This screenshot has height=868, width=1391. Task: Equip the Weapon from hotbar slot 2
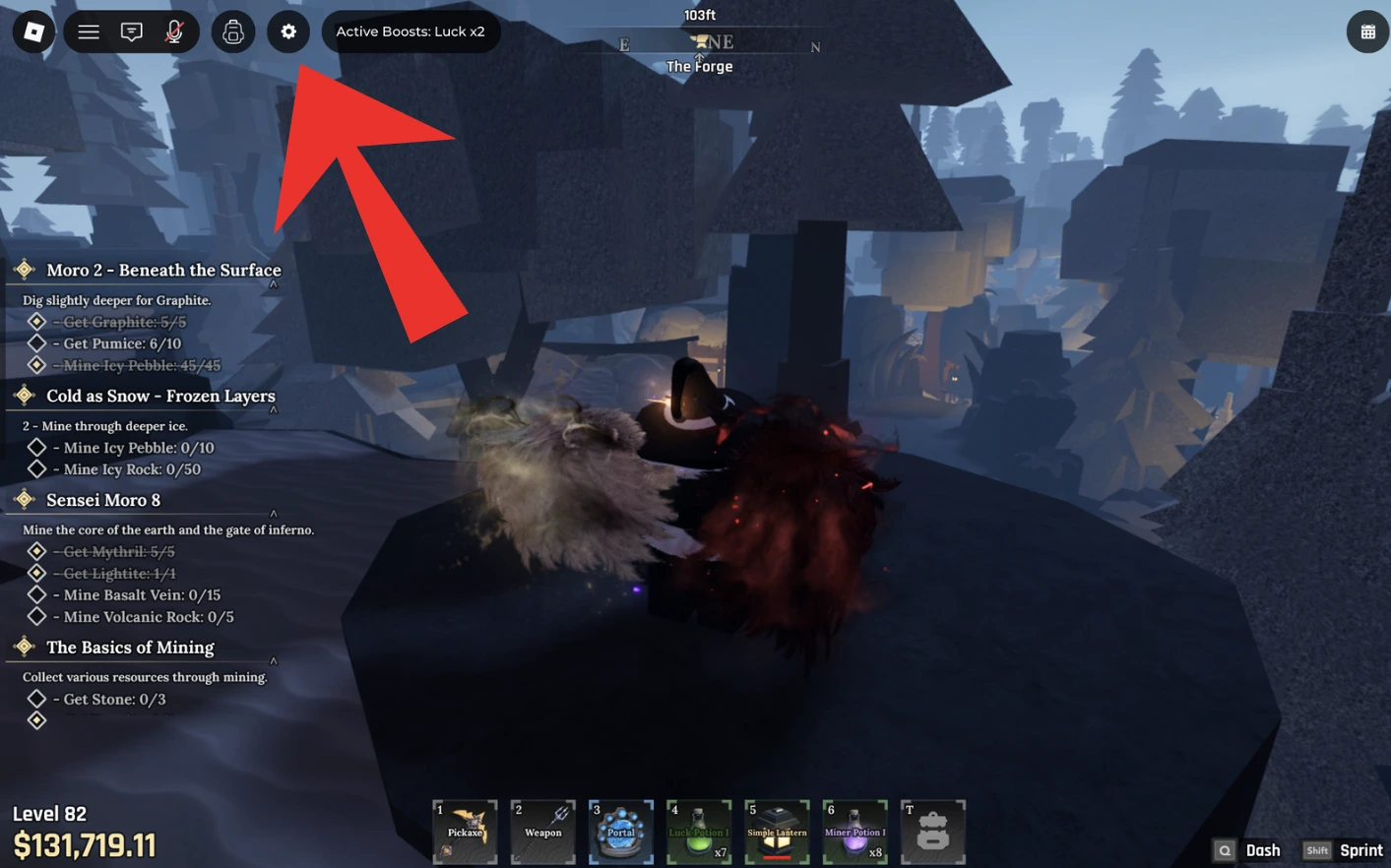[x=542, y=832]
